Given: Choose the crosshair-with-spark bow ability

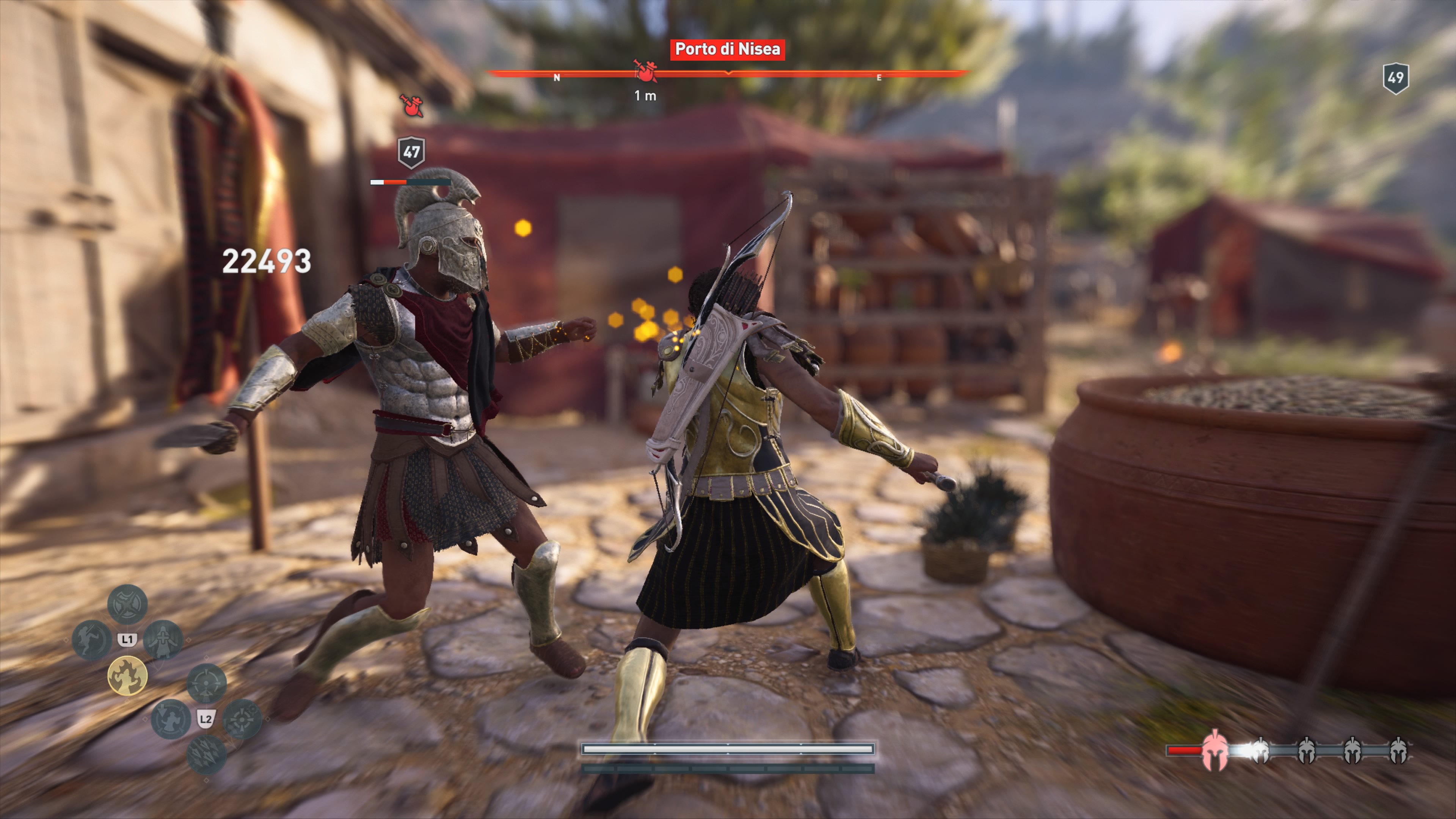Looking at the screenshot, I should coord(242,719).
